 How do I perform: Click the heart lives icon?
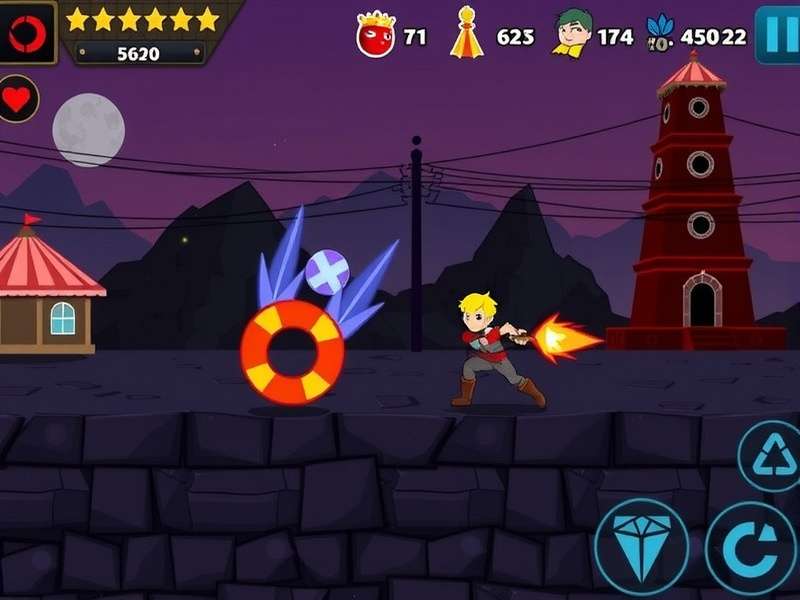pyautogui.click(x=17, y=99)
